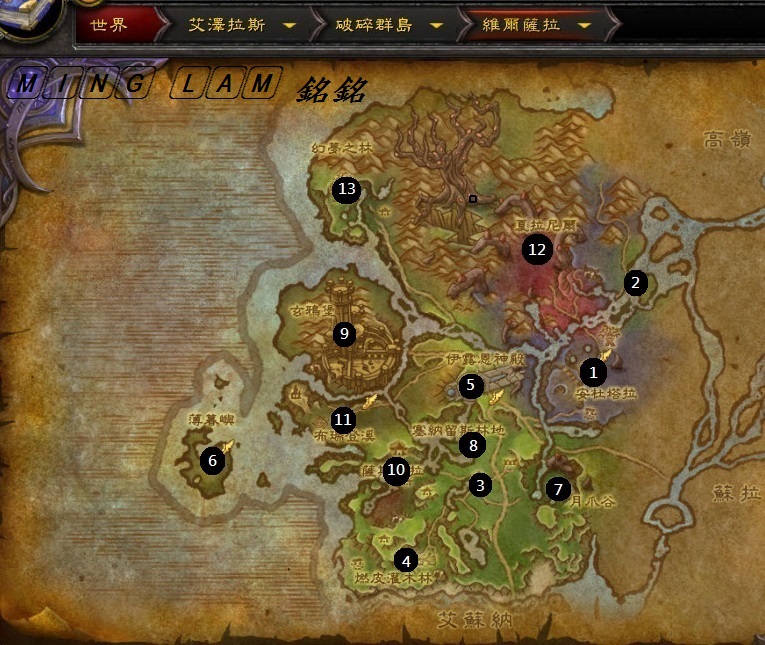This screenshot has width=765, height=645.
Task: Select map marker number 4
Action: 405,560
